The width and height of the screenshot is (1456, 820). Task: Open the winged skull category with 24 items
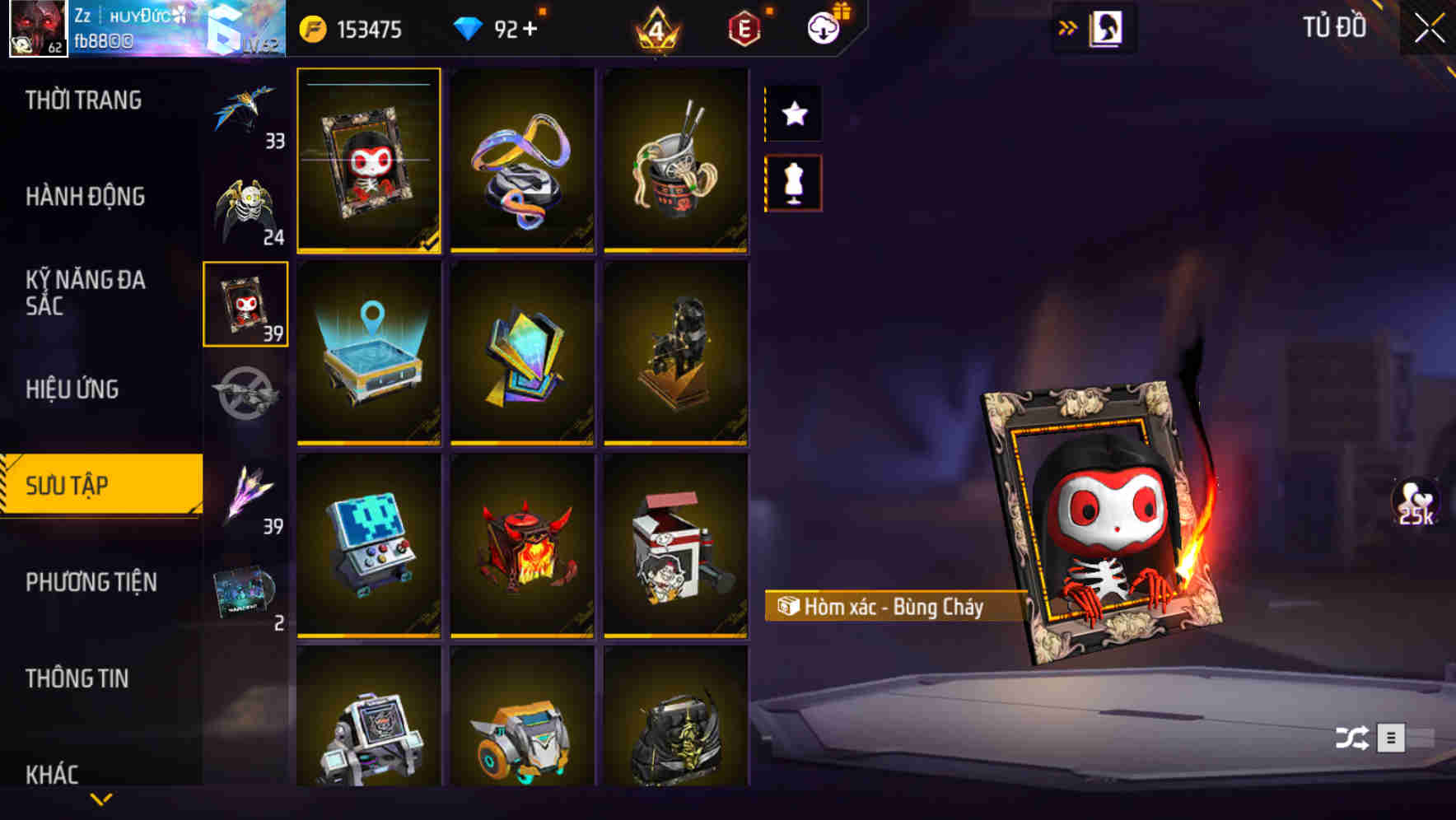click(x=247, y=202)
